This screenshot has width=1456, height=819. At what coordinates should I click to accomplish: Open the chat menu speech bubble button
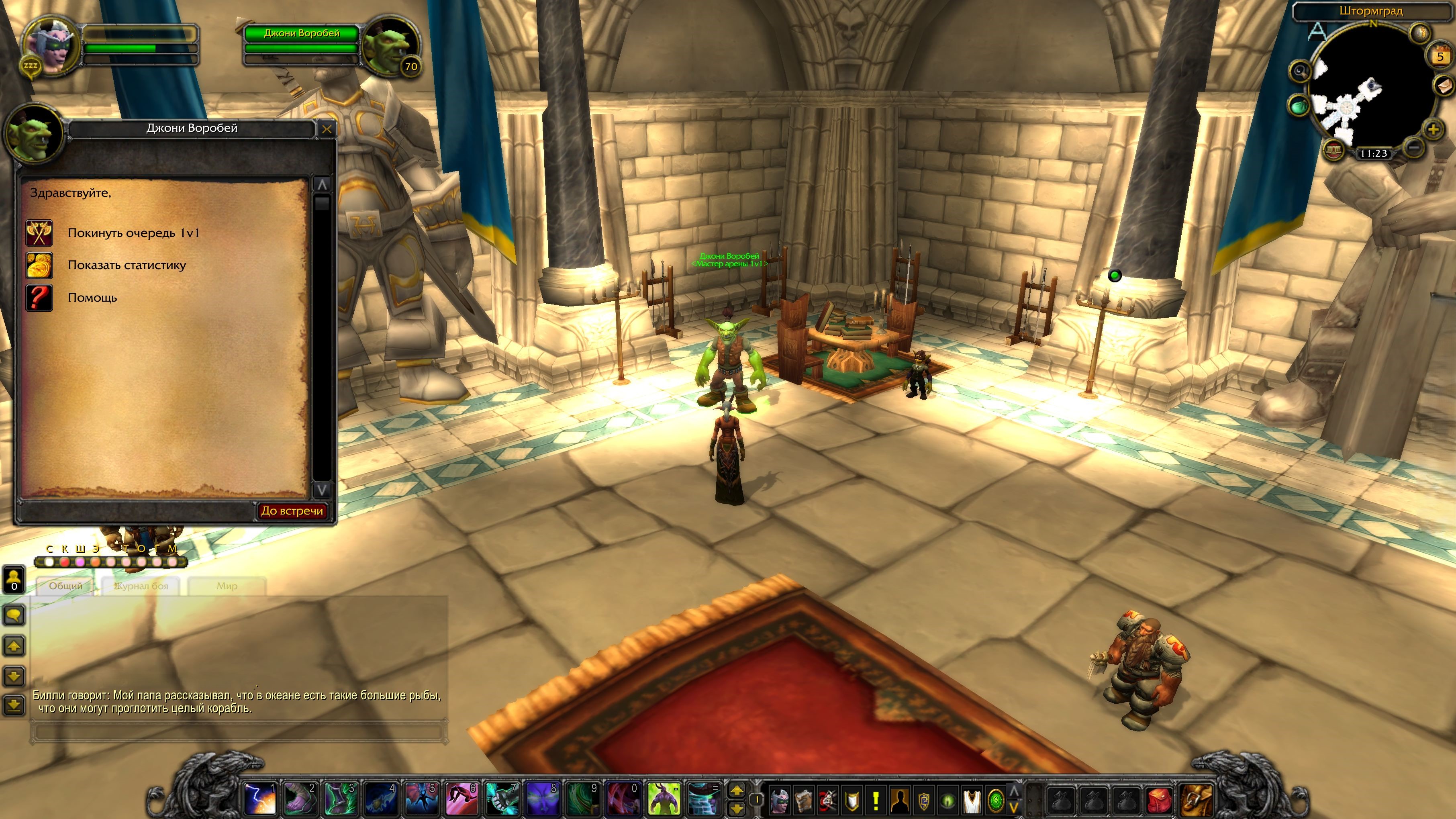click(14, 615)
